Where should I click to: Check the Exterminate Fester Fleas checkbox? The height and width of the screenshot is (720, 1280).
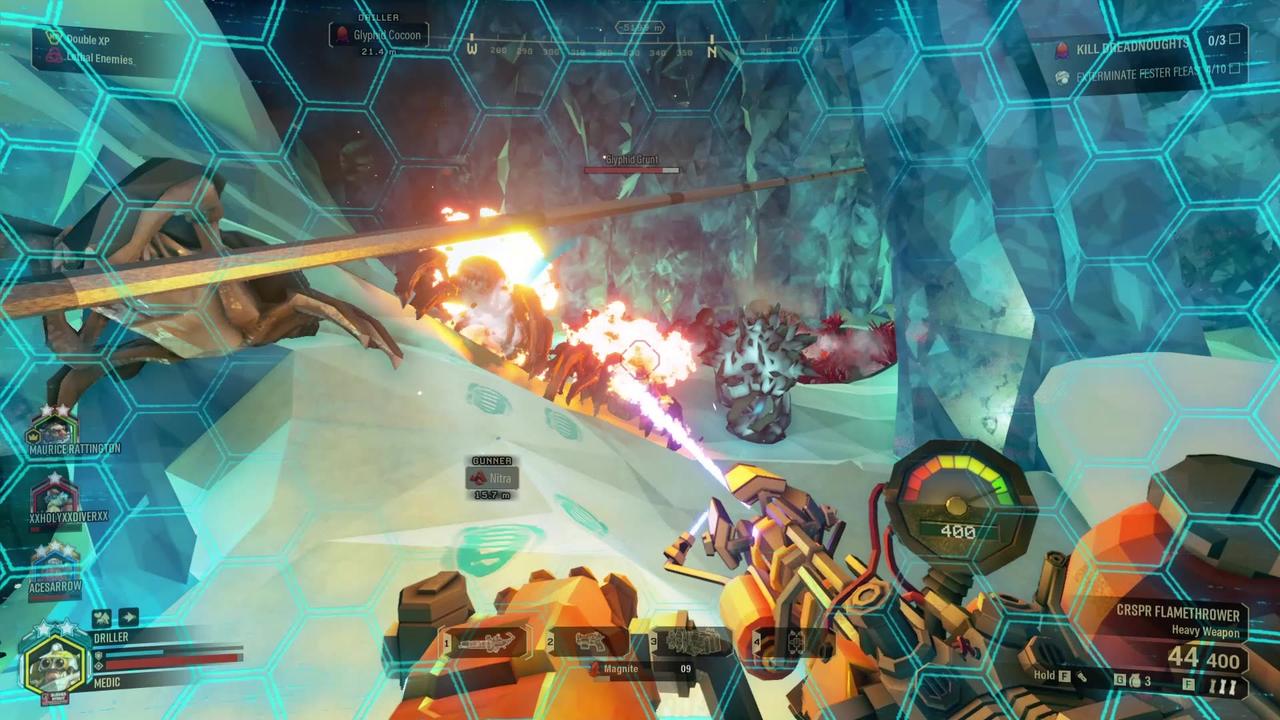(x=1233, y=69)
